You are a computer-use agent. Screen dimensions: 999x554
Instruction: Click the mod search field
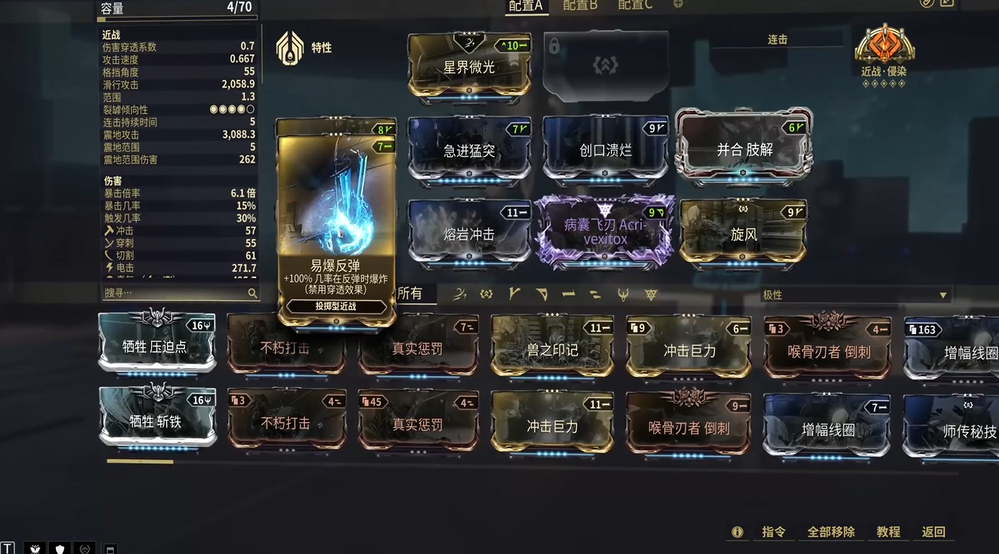click(x=174, y=294)
